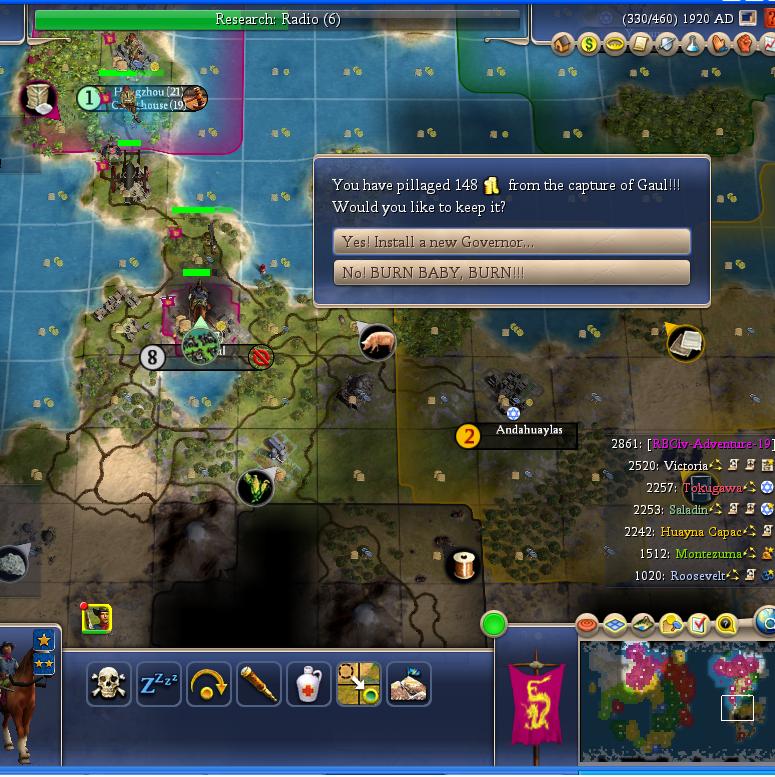Click the explore terrain action icon

(409, 684)
